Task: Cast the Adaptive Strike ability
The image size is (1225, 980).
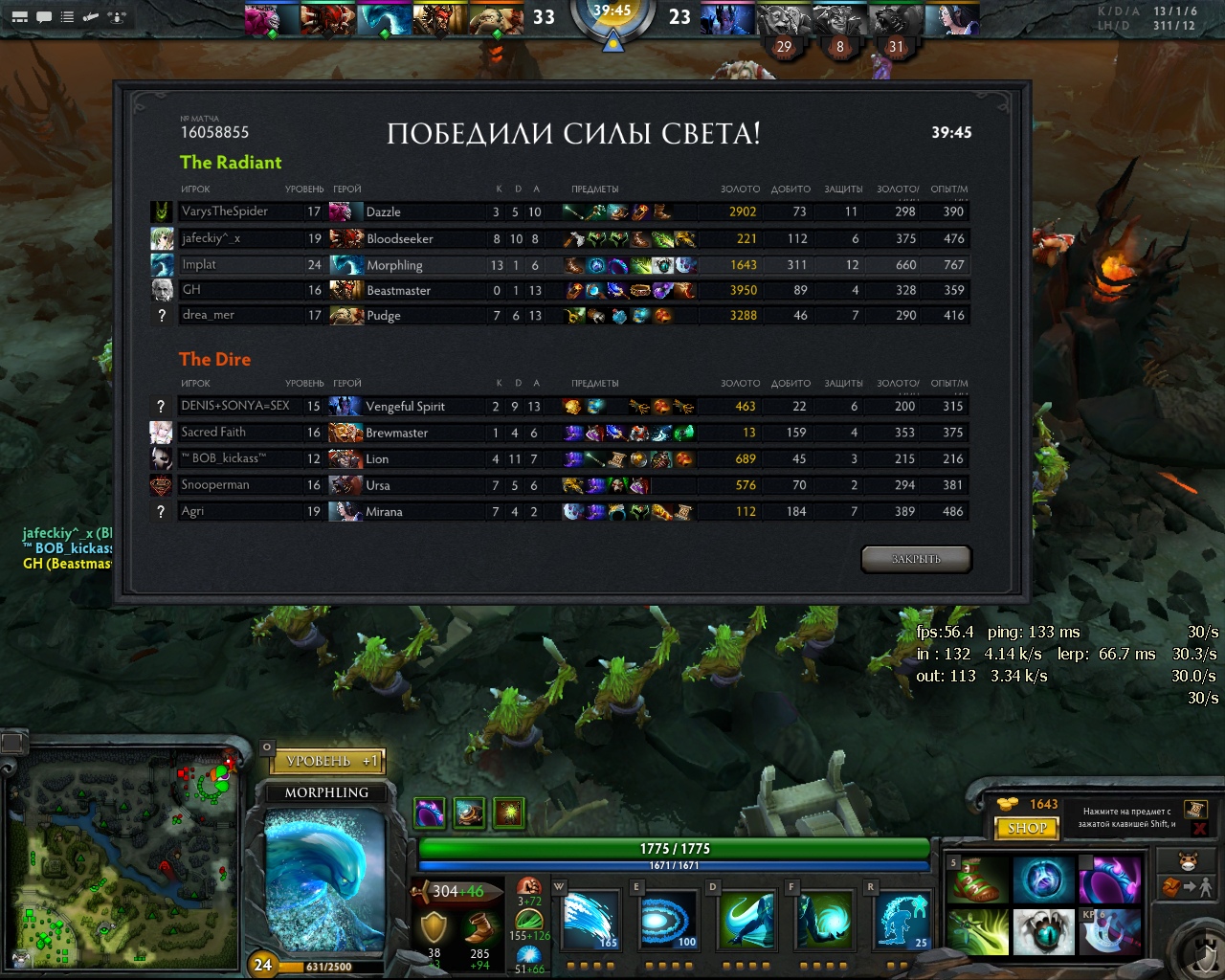Action: pyautogui.click(x=668, y=920)
